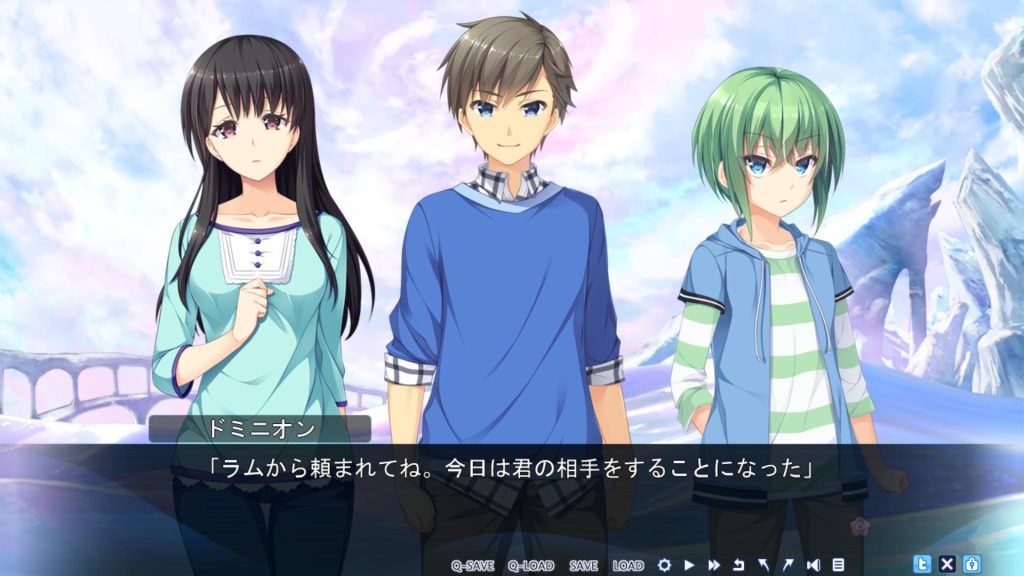
Task: Quick load with the Q-LOAD button
Action: click(530, 565)
